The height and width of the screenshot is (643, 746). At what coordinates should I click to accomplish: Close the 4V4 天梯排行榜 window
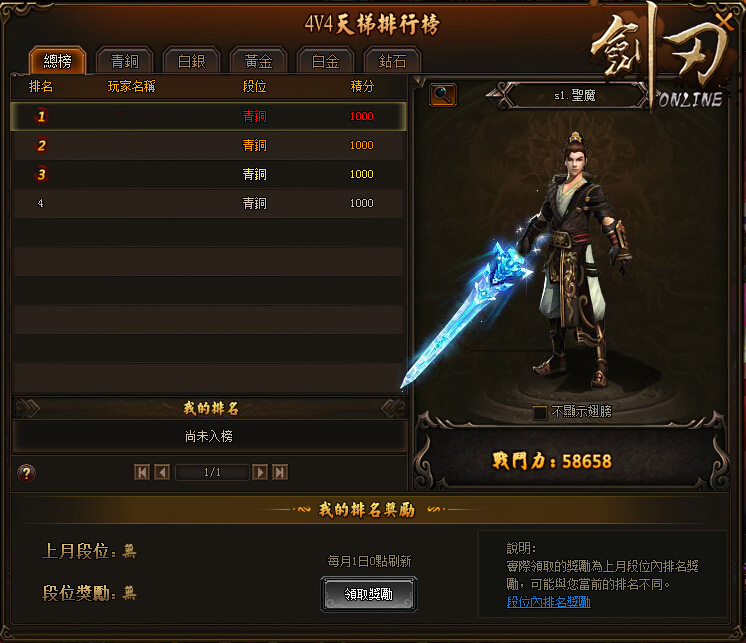click(x=723, y=18)
